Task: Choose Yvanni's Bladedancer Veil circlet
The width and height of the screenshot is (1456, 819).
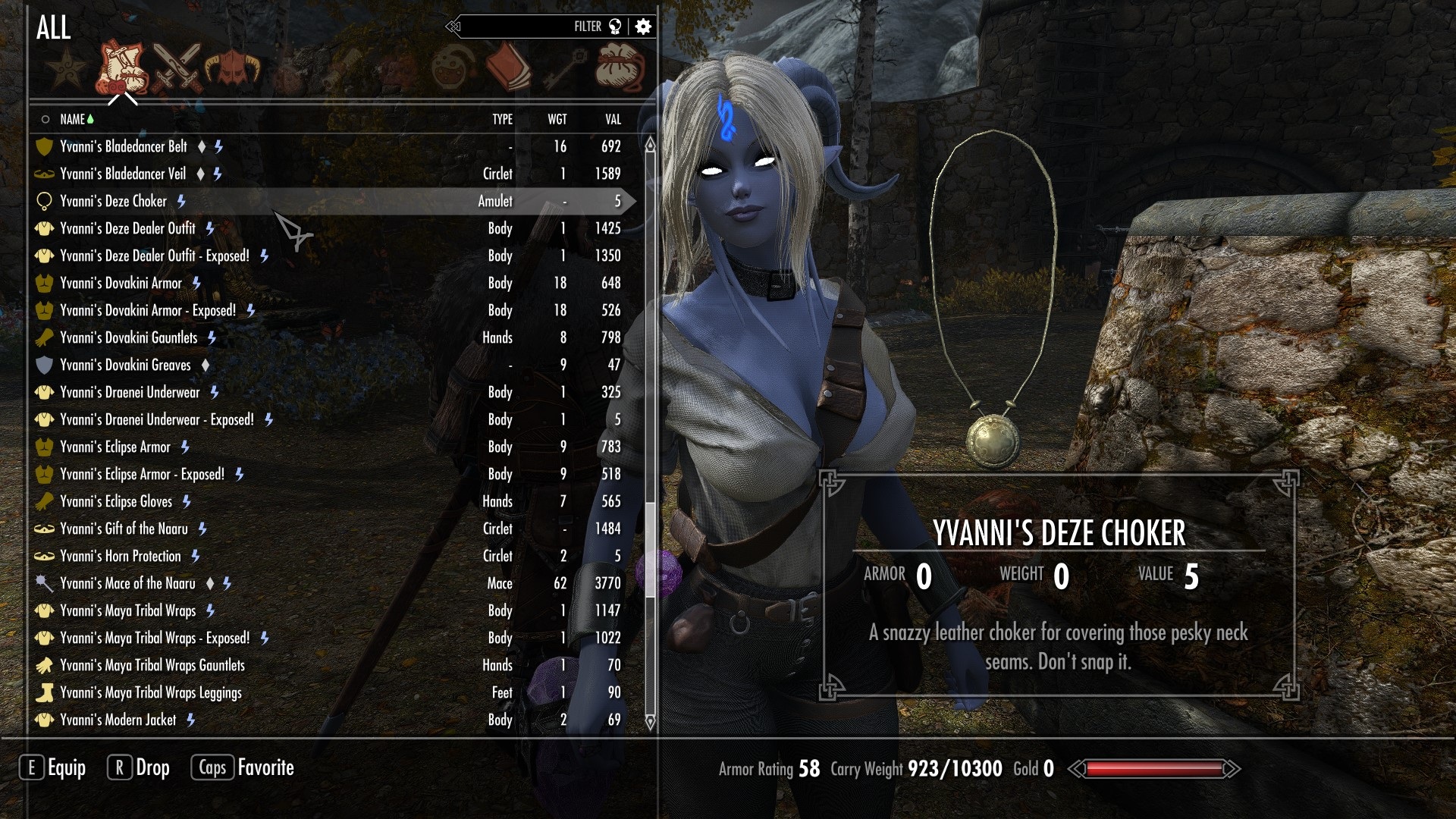Action: 123,174
